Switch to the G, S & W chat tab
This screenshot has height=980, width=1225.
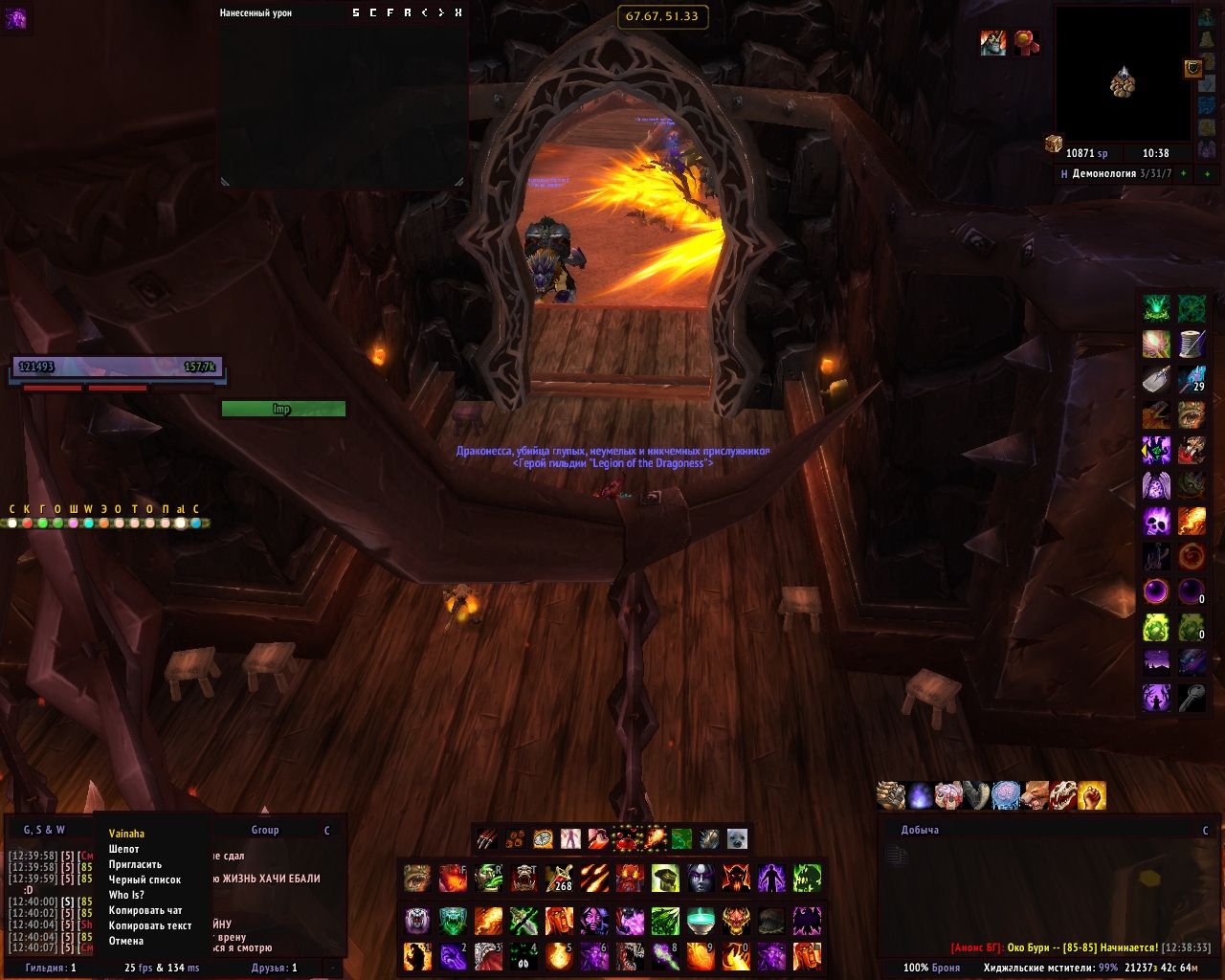(44, 830)
